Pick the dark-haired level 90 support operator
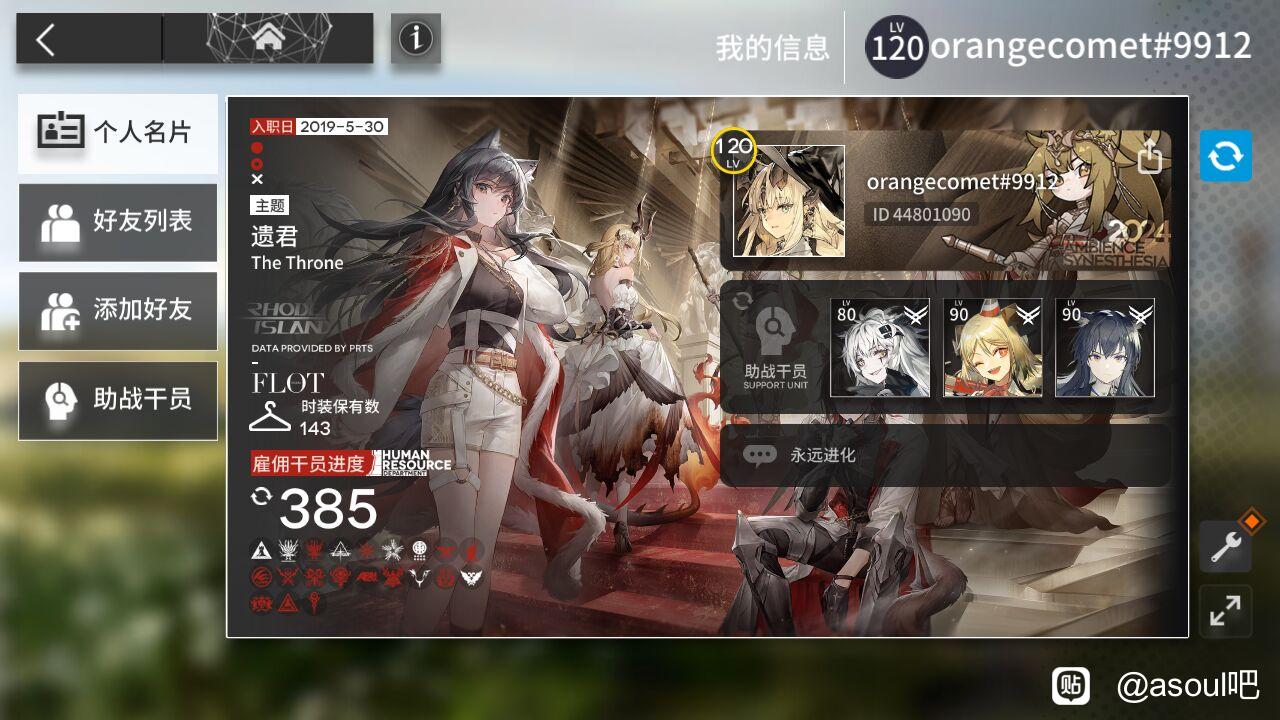 tap(1104, 348)
